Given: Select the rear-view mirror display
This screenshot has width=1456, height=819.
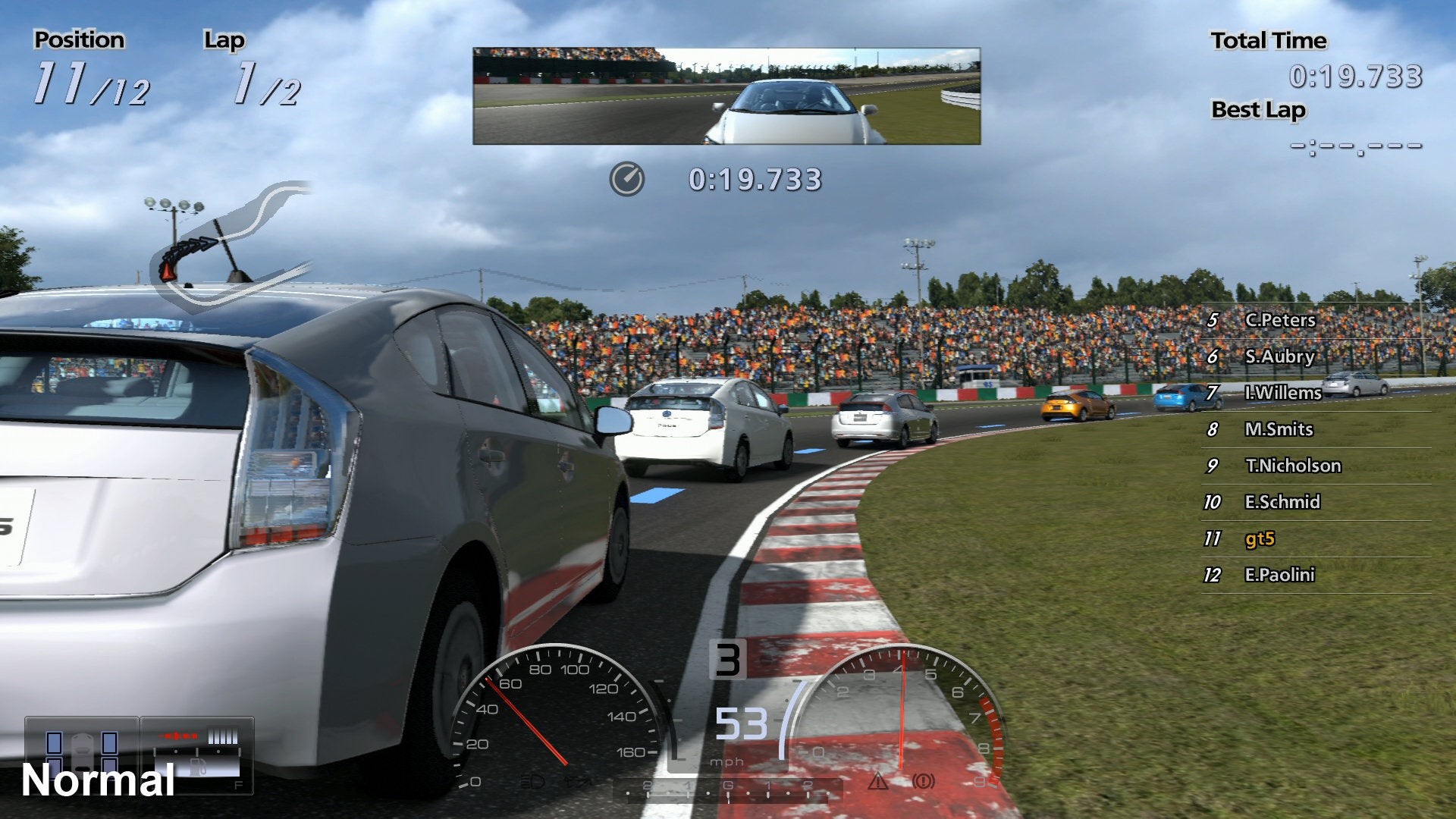Looking at the screenshot, I should click(x=726, y=96).
